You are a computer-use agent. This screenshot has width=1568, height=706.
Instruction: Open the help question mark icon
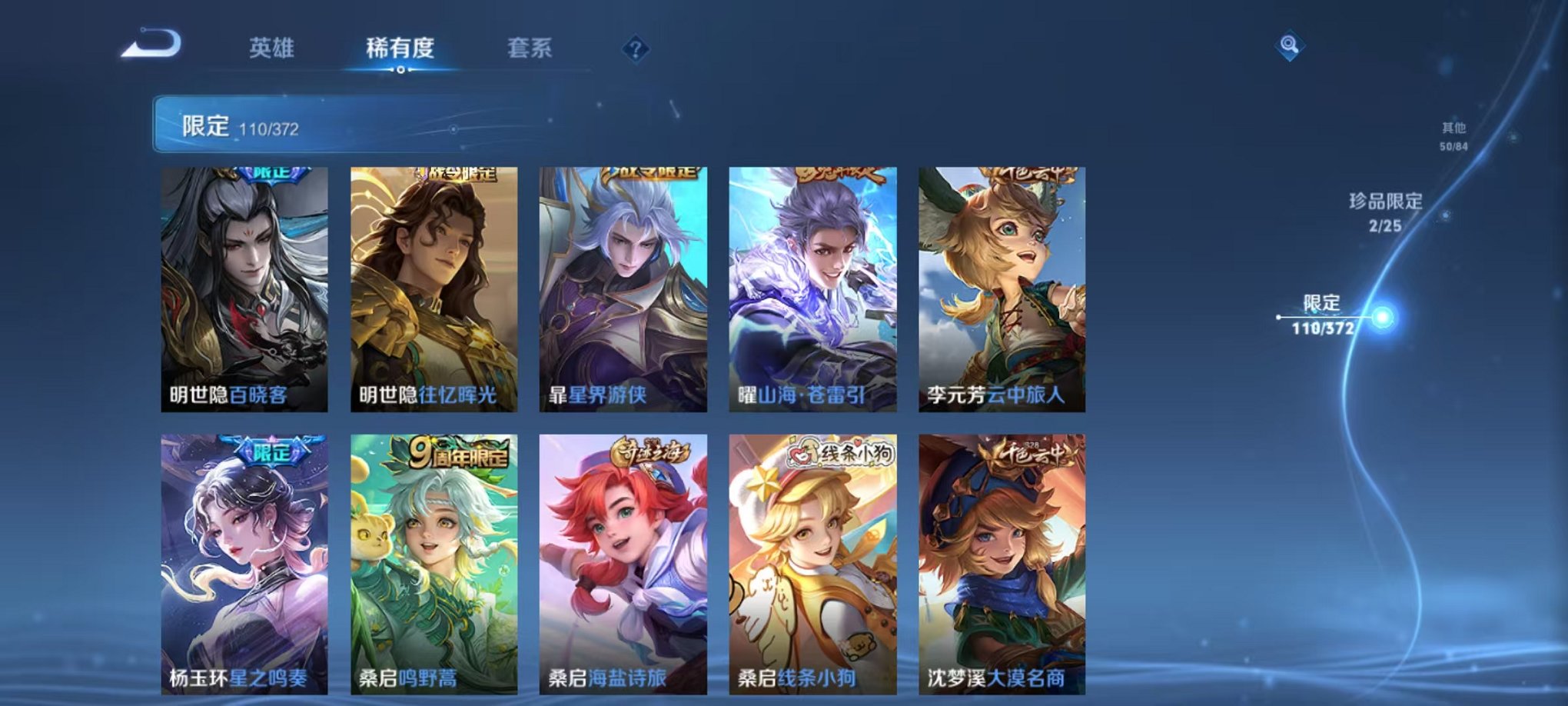click(x=632, y=50)
